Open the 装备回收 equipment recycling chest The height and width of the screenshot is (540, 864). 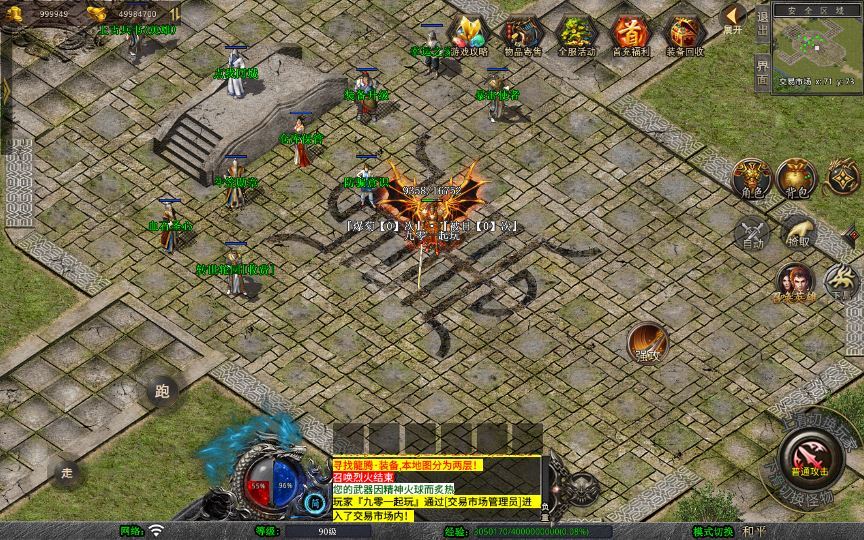point(685,36)
